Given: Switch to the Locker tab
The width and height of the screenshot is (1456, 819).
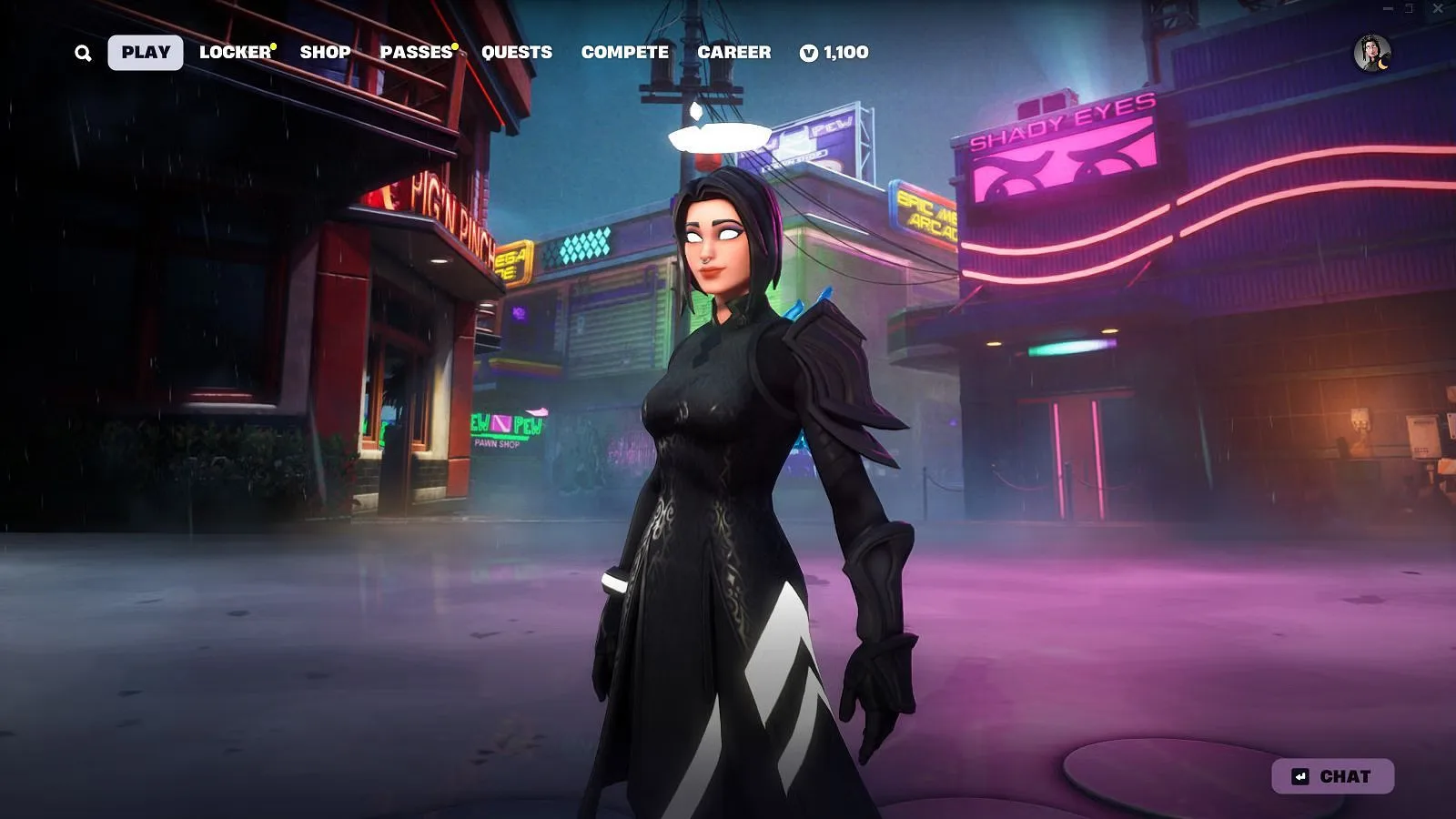Looking at the screenshot, I should click(235, 53).
